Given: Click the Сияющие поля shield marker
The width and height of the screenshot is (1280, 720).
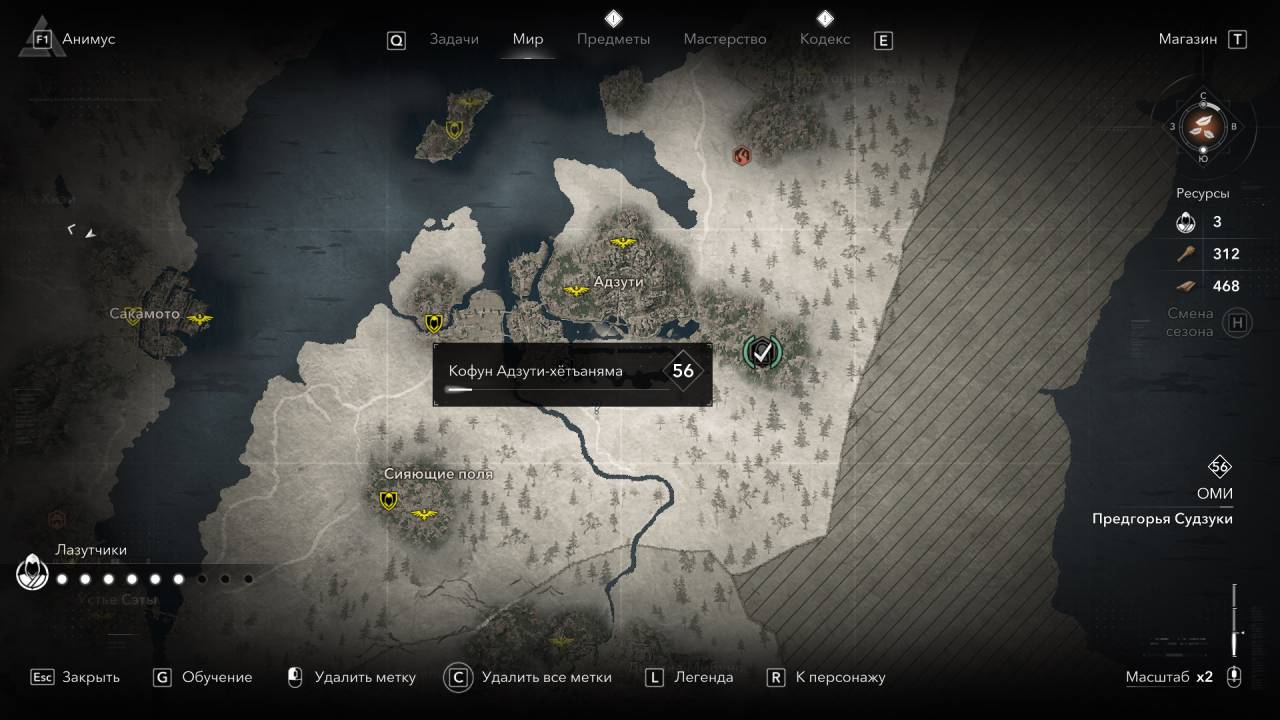Looking at the screenshot, I should pyautogui.click(x=388, y=500).
